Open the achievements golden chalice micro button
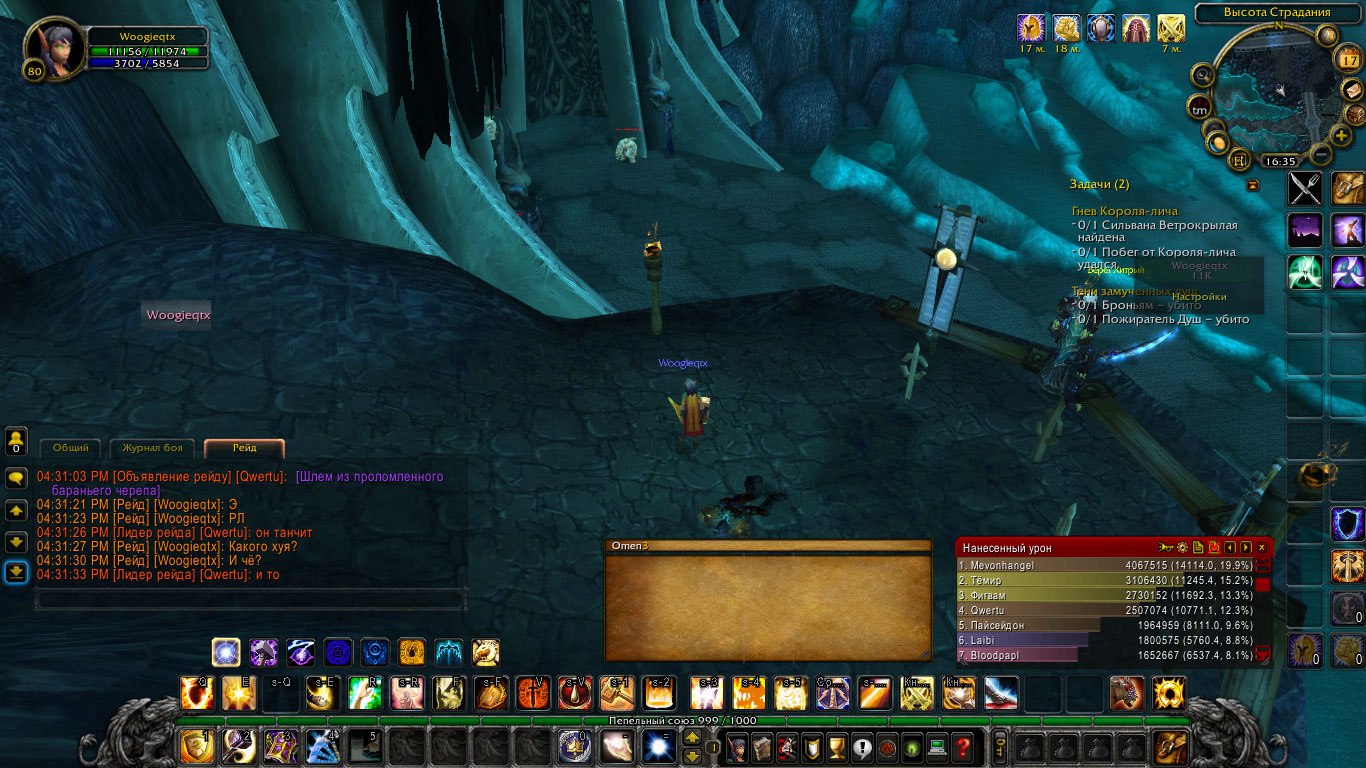Screen dimensions: 1366x768 839,746
